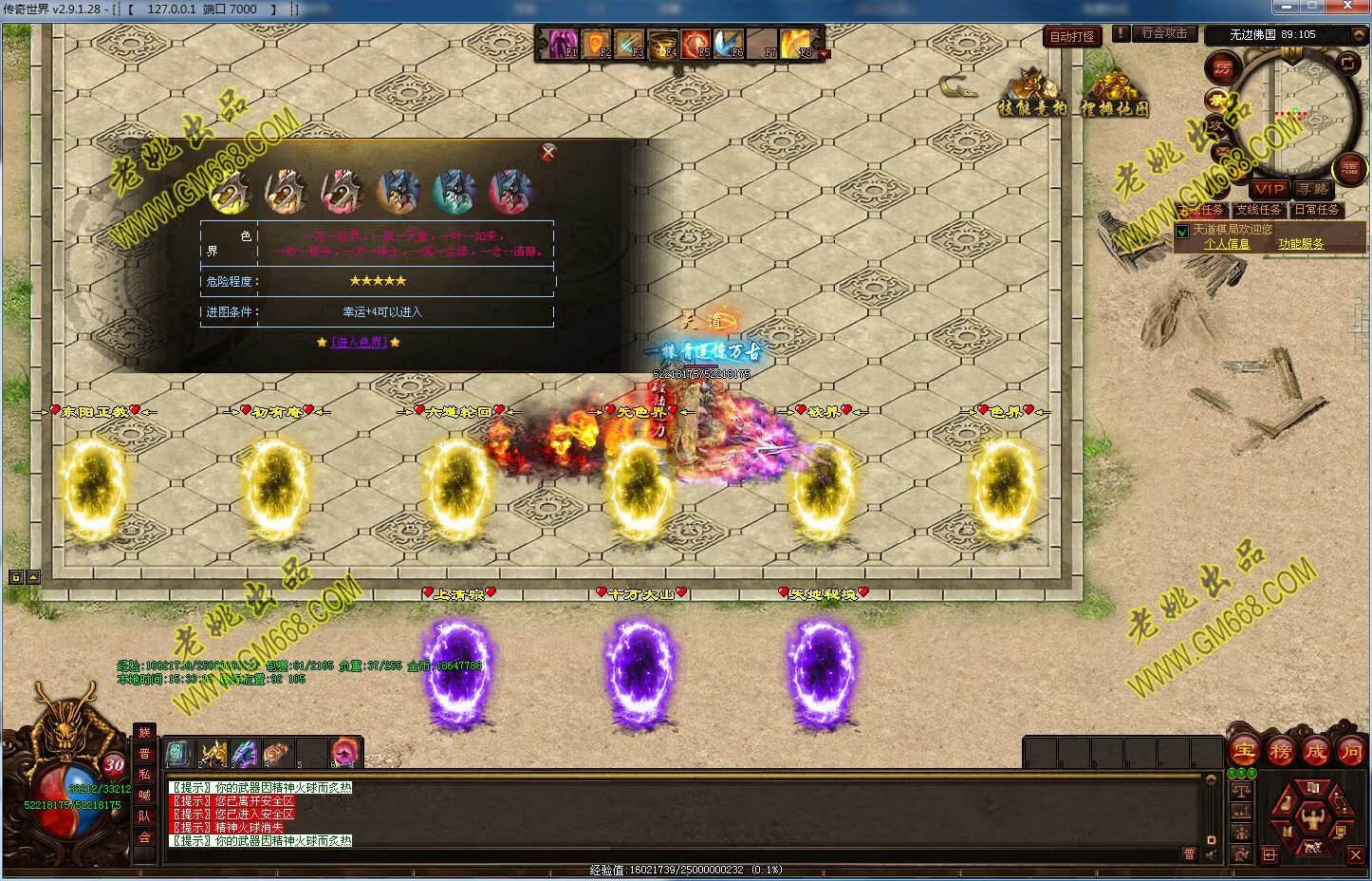Click the 行会攻击 guild attack button

coord(1163,33)
